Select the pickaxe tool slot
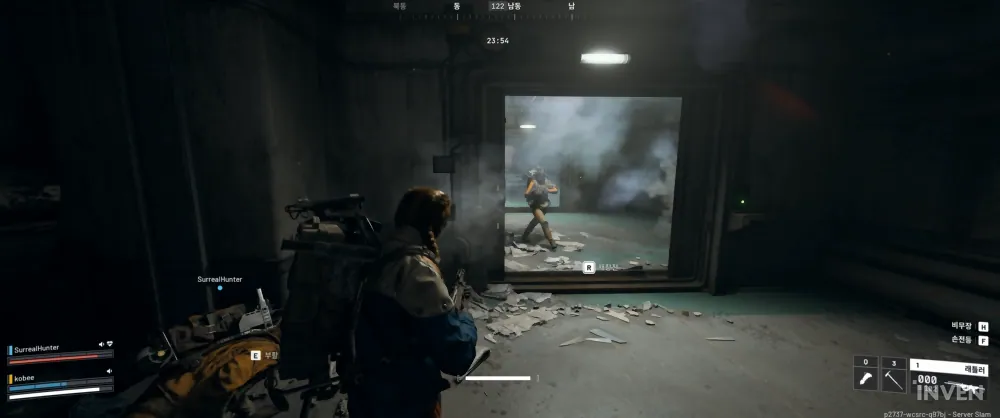 894,379
